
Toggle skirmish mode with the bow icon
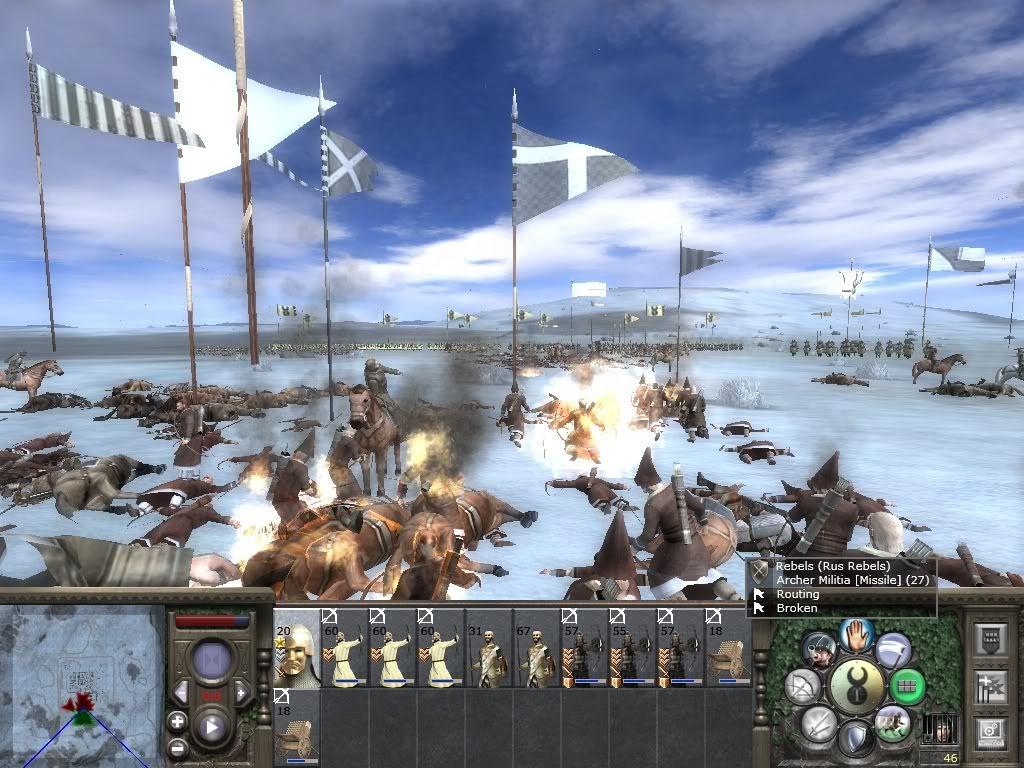pyautogui.click(x=803, y=686)
